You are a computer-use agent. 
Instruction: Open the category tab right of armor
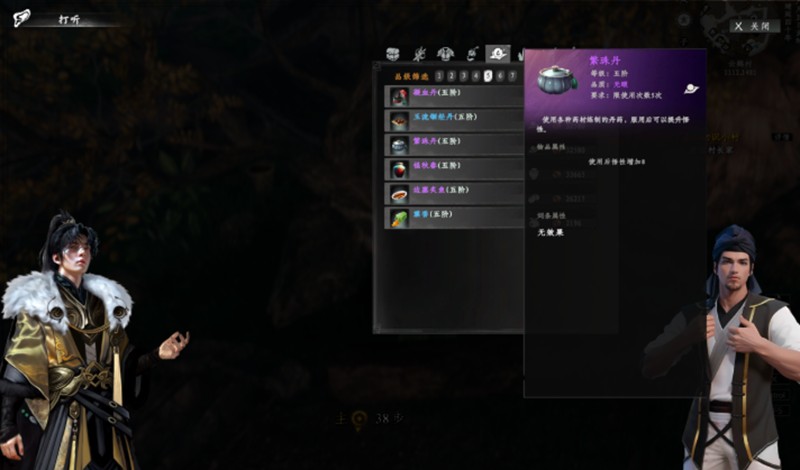pos(472,53)
